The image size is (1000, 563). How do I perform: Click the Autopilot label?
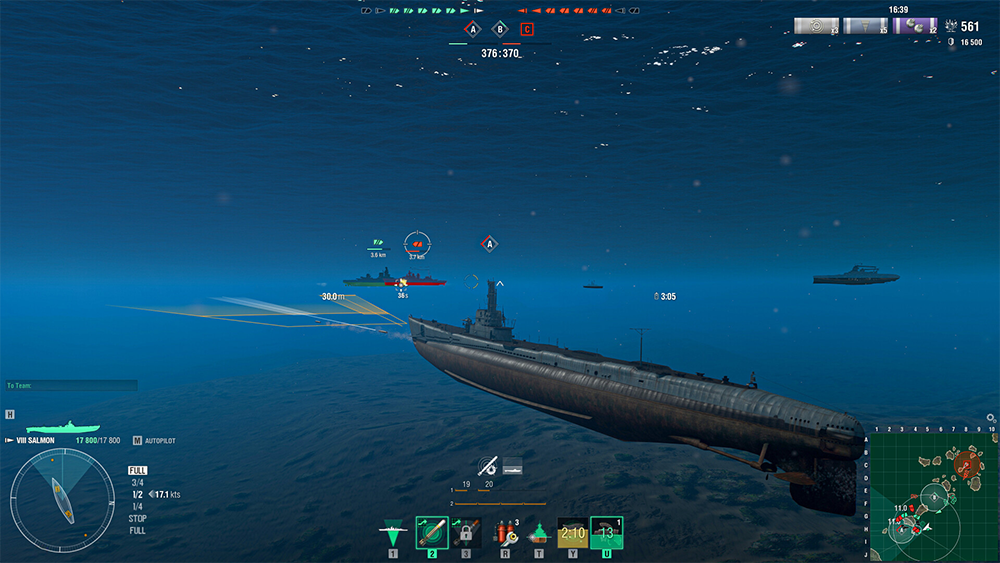tap(160, 440)
